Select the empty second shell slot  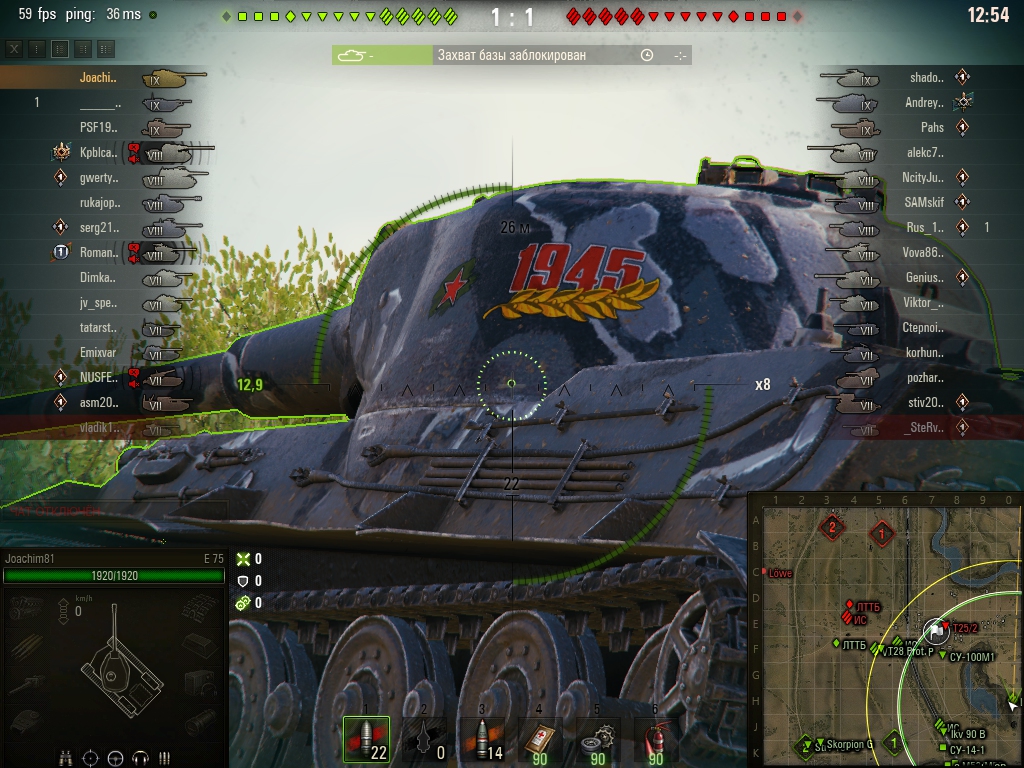click(x=424, y=740)
